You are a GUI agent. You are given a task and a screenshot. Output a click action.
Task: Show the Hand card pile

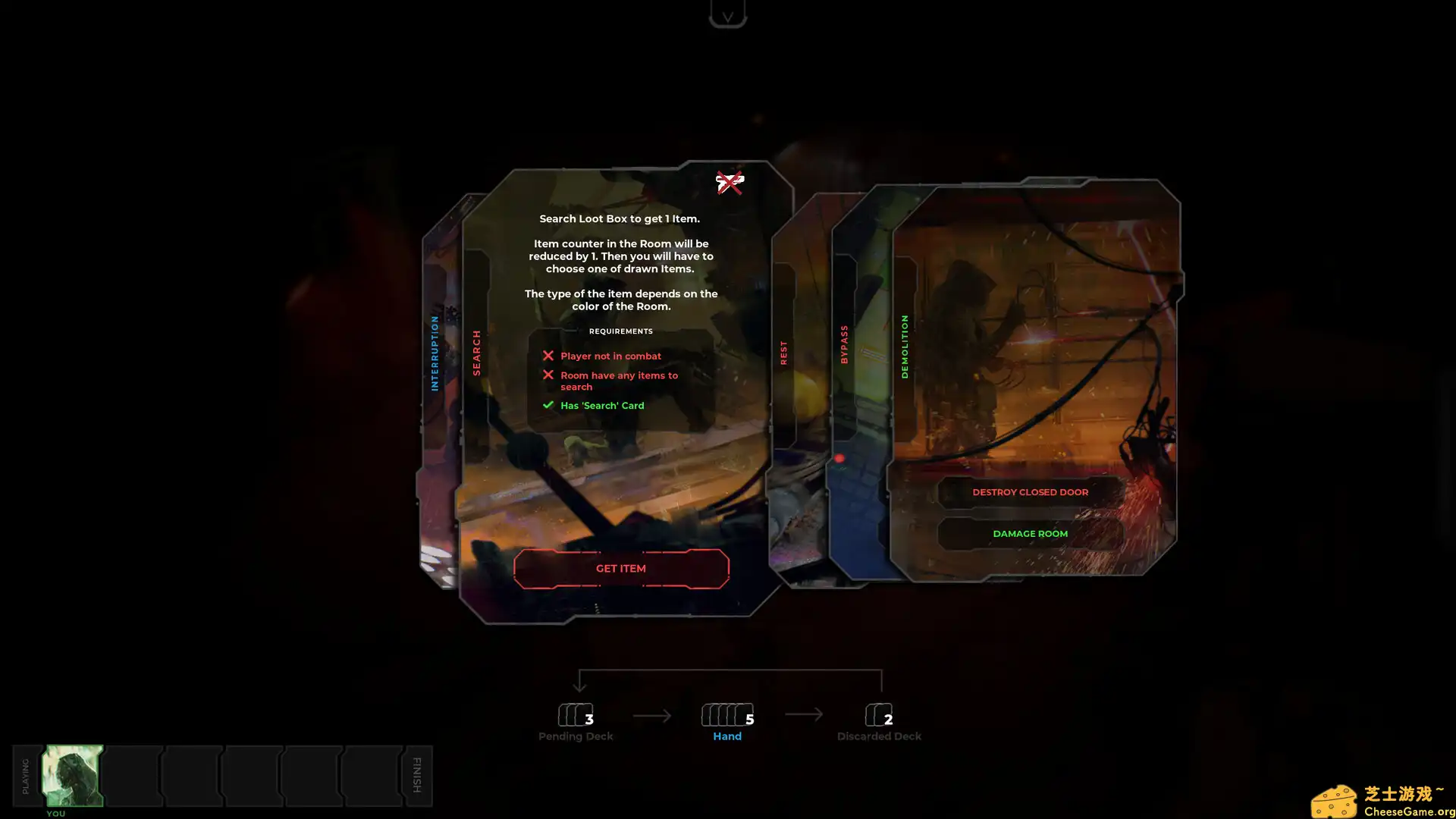click(727, 715)
